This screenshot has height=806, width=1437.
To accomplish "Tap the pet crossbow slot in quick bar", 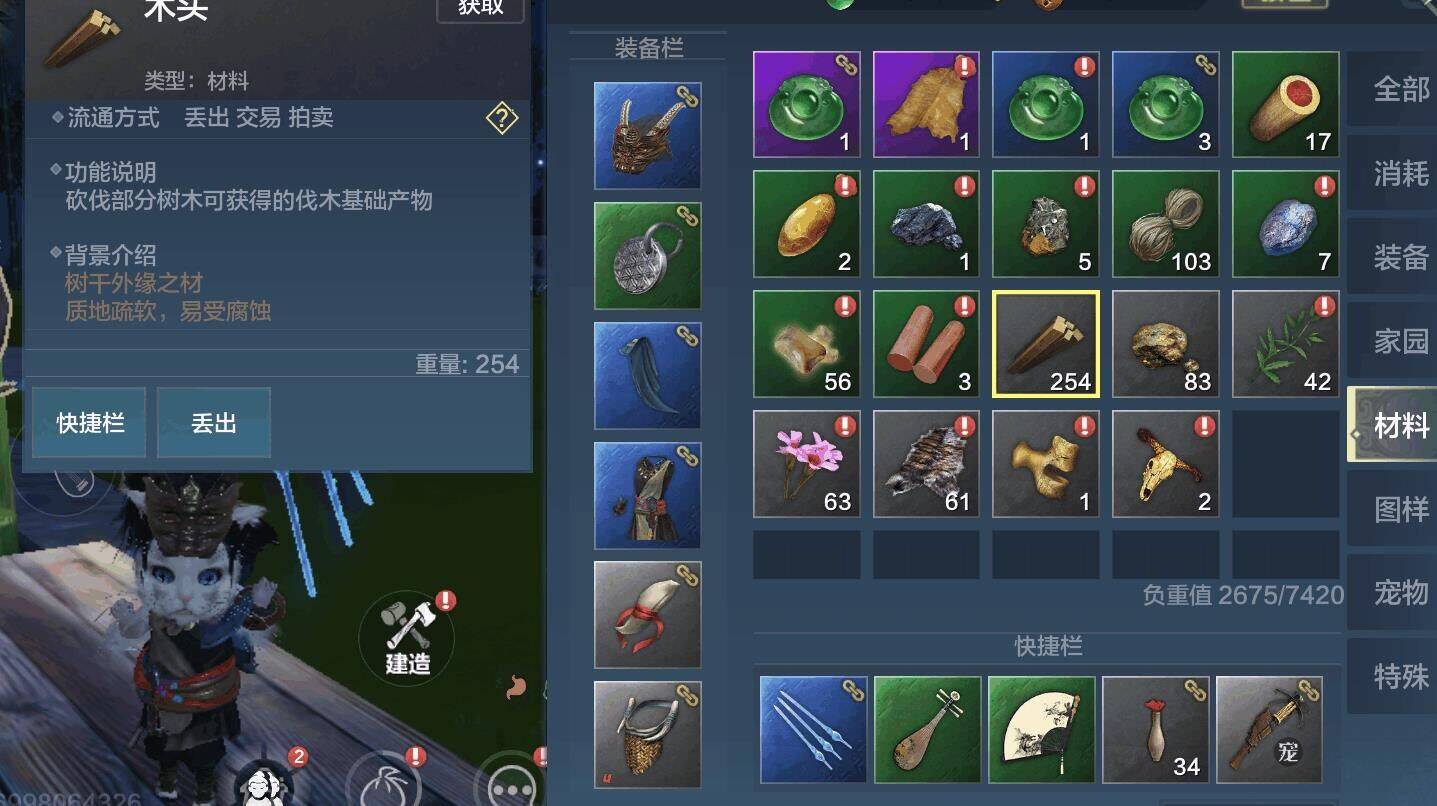I will coord(1268,729).
